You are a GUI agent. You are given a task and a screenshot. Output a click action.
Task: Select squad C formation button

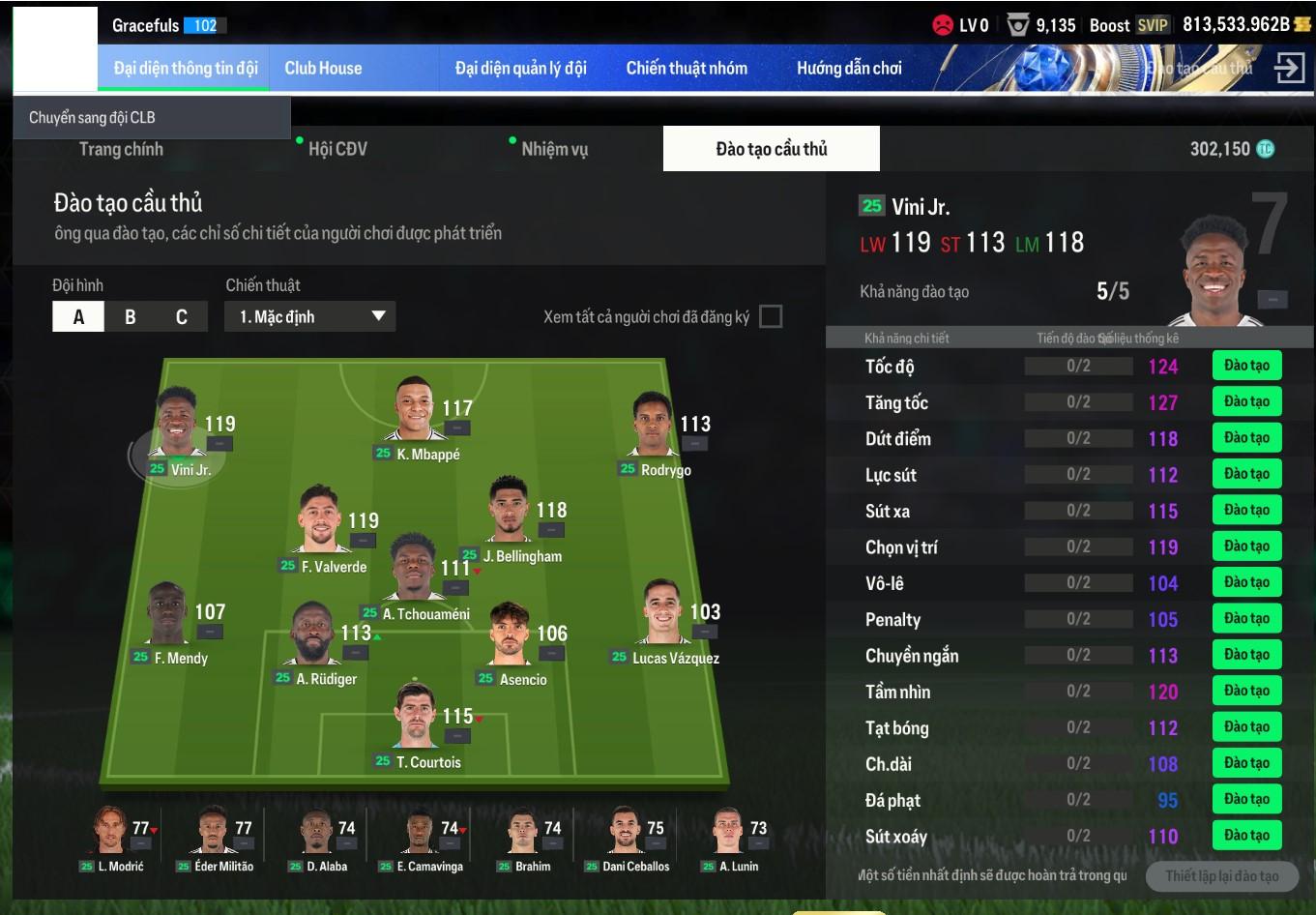pyautogui.click(x=182, y=317)
